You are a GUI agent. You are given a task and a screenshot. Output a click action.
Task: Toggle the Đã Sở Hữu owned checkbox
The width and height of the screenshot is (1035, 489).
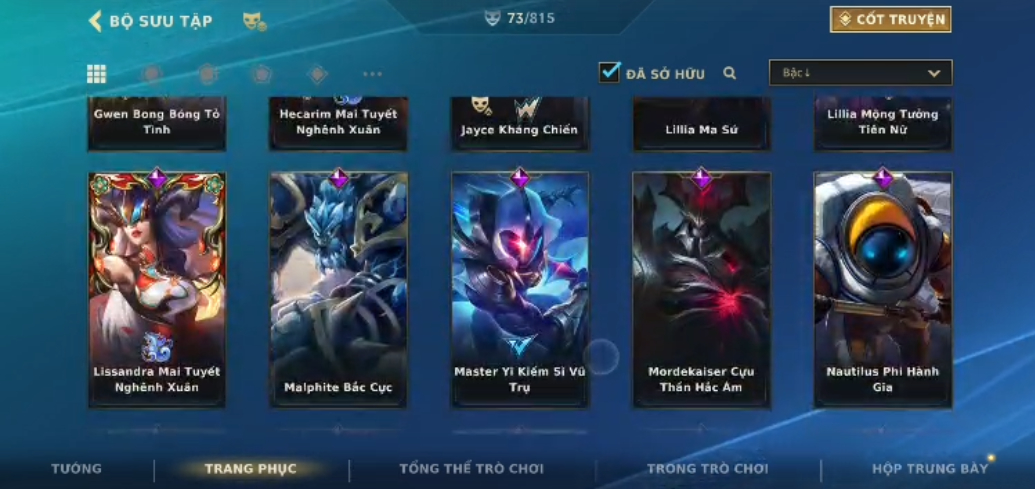point(609,73)
